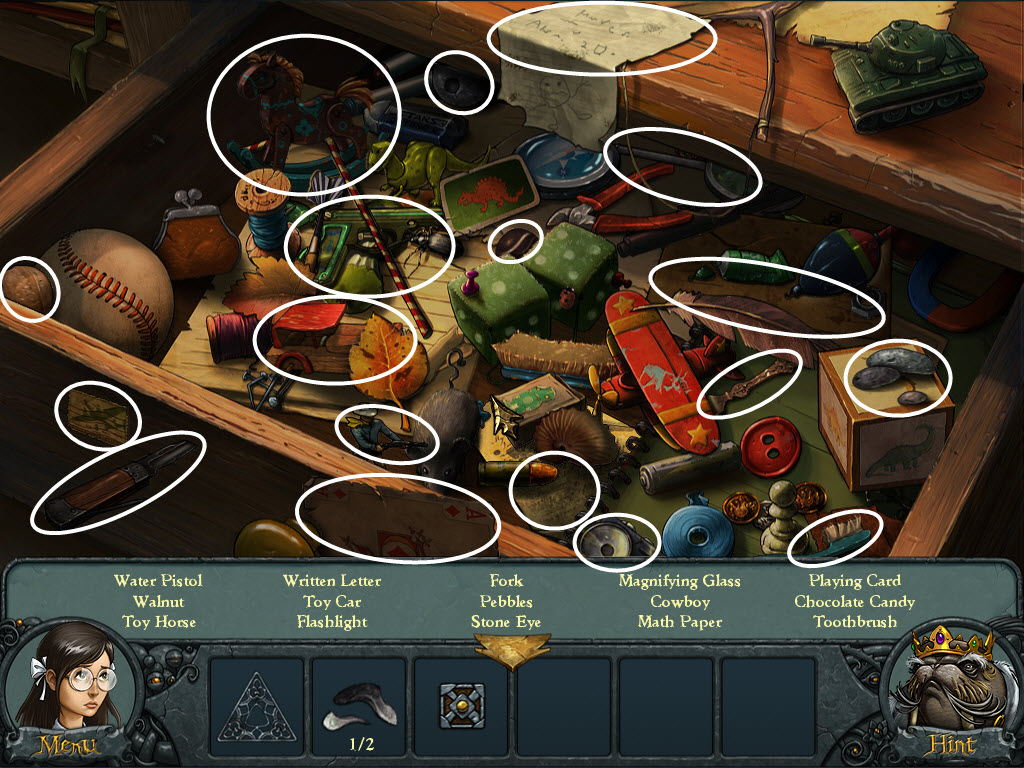Choose the stone fragments slot marked 1/2

pos(359,706)
